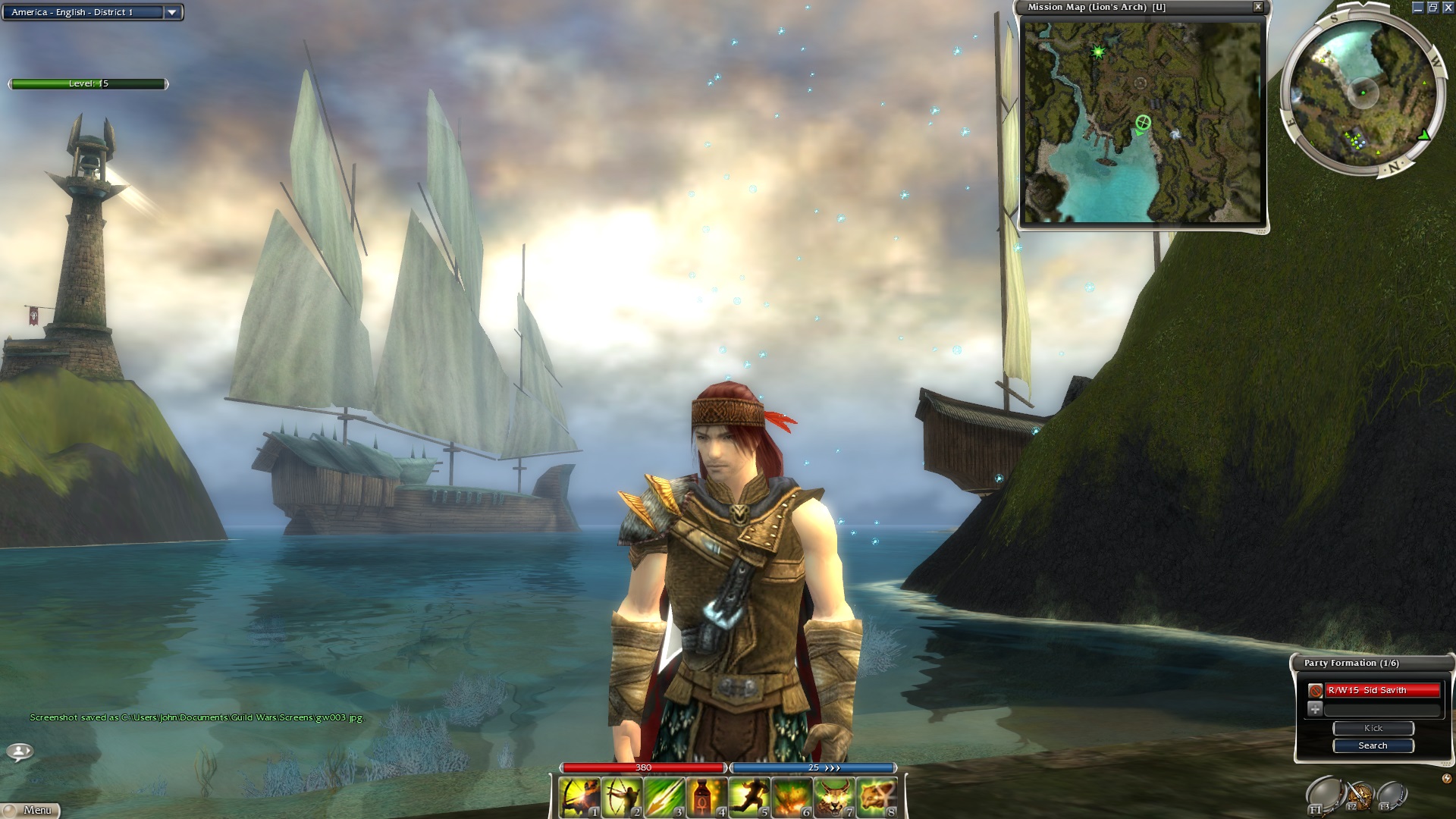
Task: Open the Menu button
Action: pos(32,810)
